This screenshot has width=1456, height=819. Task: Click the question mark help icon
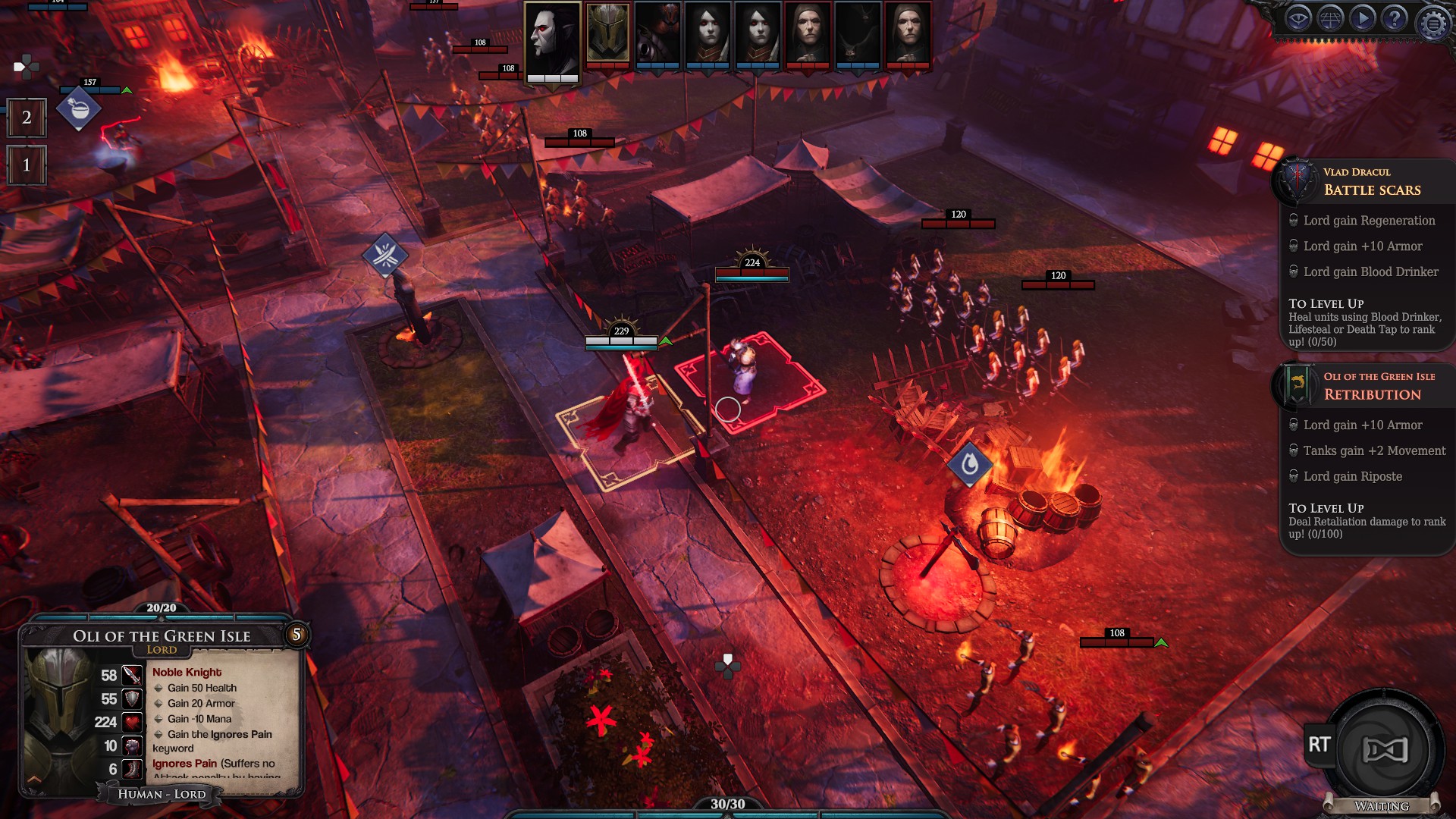pos(1394,18)
